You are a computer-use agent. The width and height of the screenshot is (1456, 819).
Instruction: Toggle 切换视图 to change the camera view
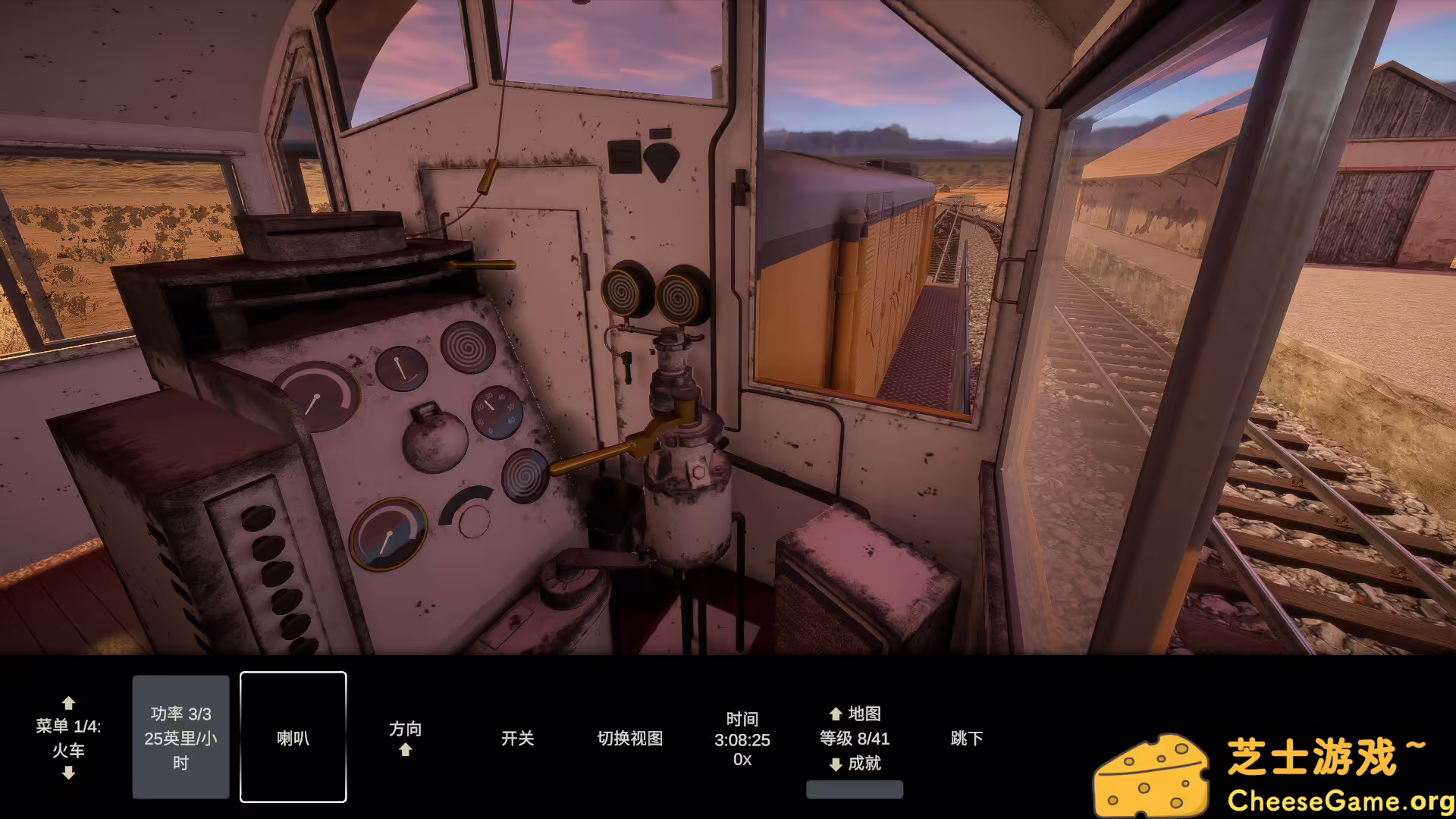(630, 738)
